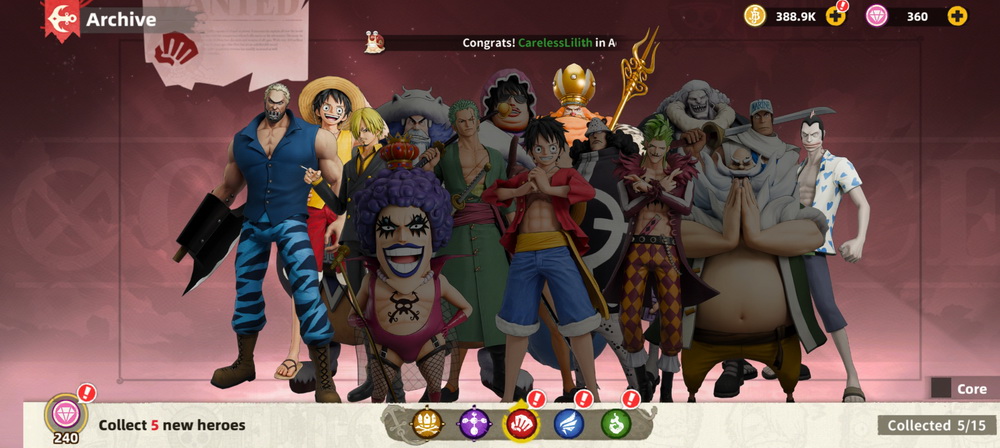
Task: Add more pink gems with plus button
Action: (x=957, y=16)
